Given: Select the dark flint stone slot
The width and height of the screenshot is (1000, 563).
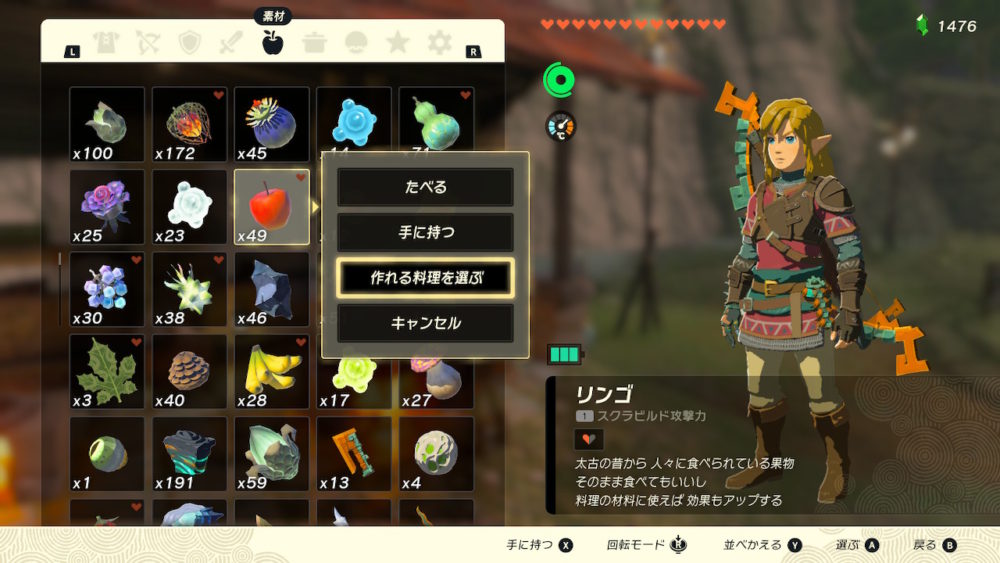Looking at the screenshot, I should (x=271, y=290).
